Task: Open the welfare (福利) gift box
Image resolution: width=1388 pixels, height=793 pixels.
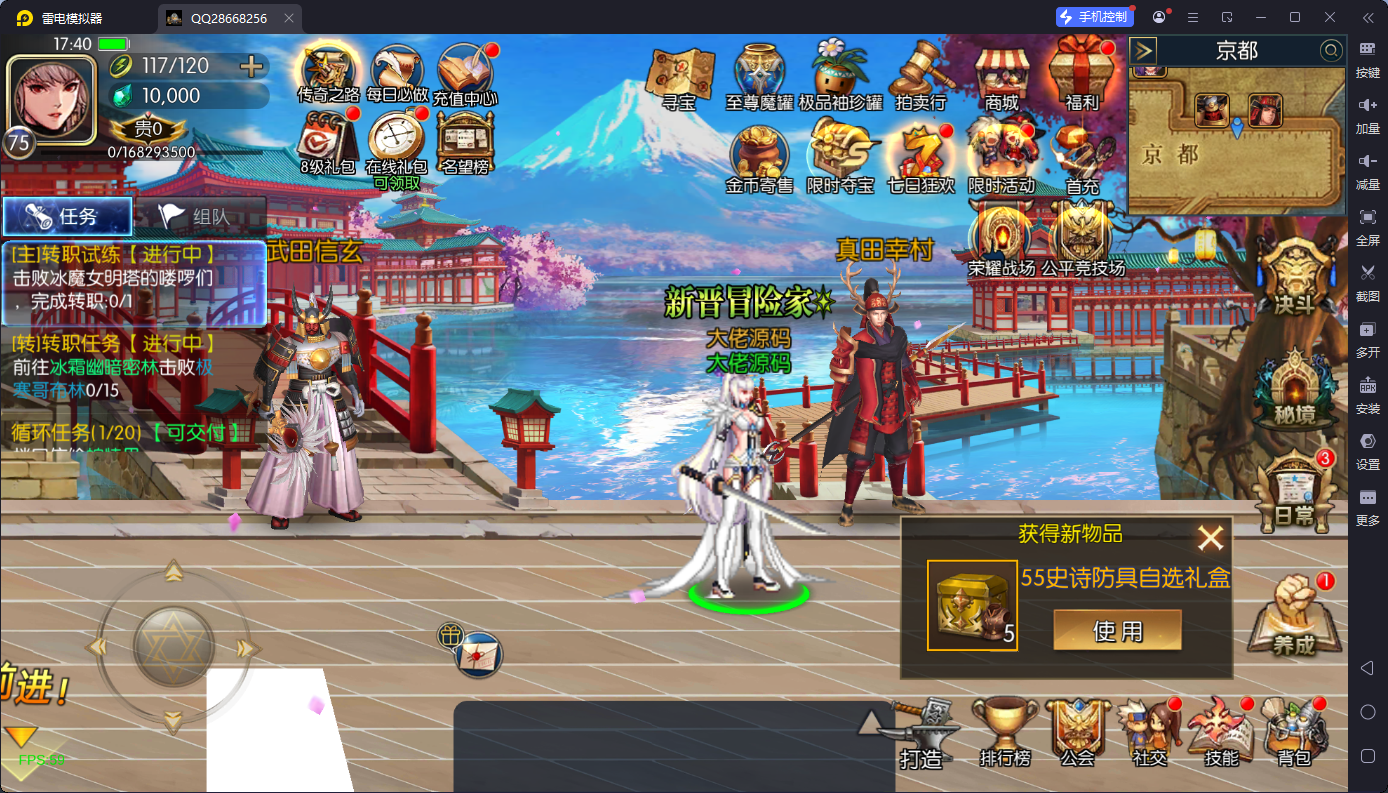Action: [1082, 74]
